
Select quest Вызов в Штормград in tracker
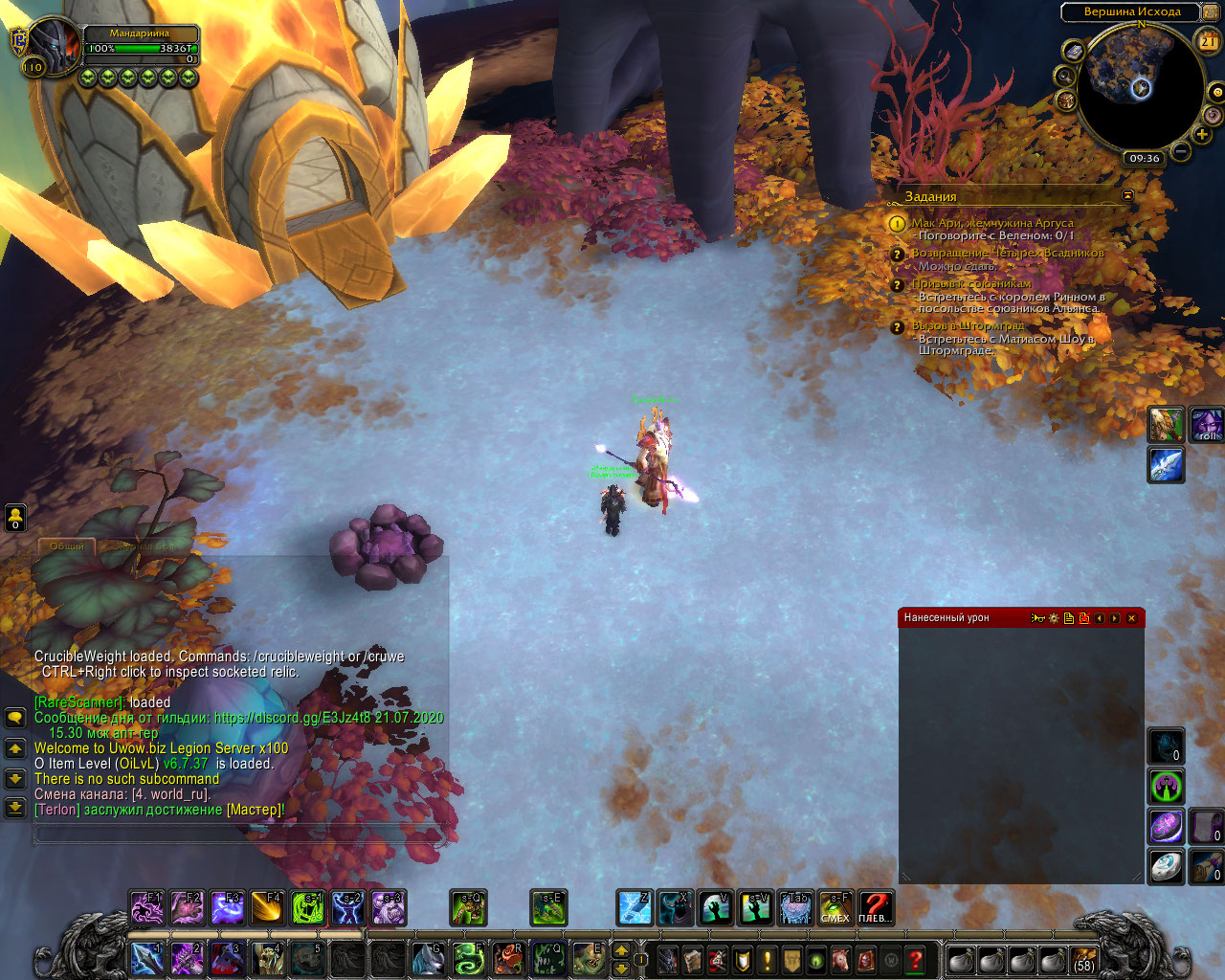point(967,326)
